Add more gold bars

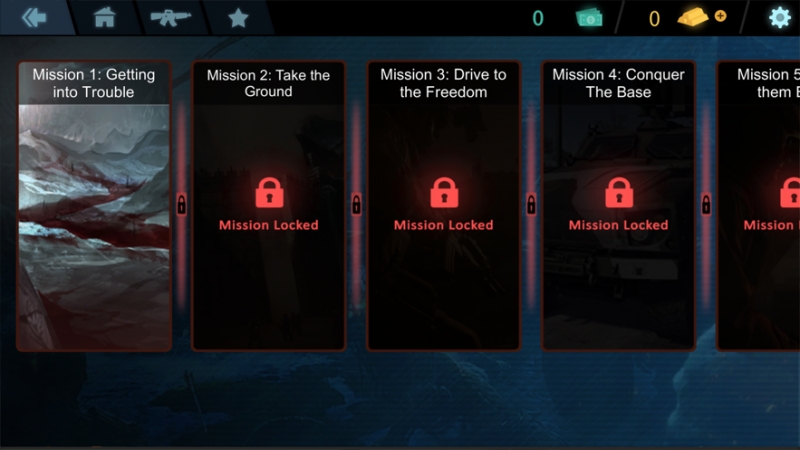[720, 16]
